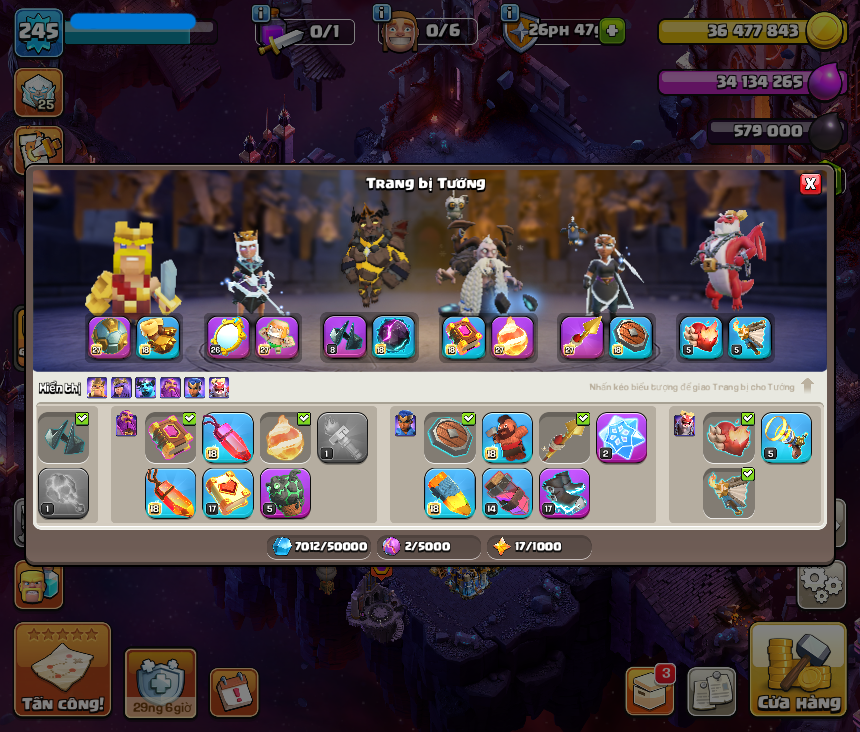Screen dimensions: 860x732
Task: Open the Cửa hàng shop
Action: click(x=798, y=670)
